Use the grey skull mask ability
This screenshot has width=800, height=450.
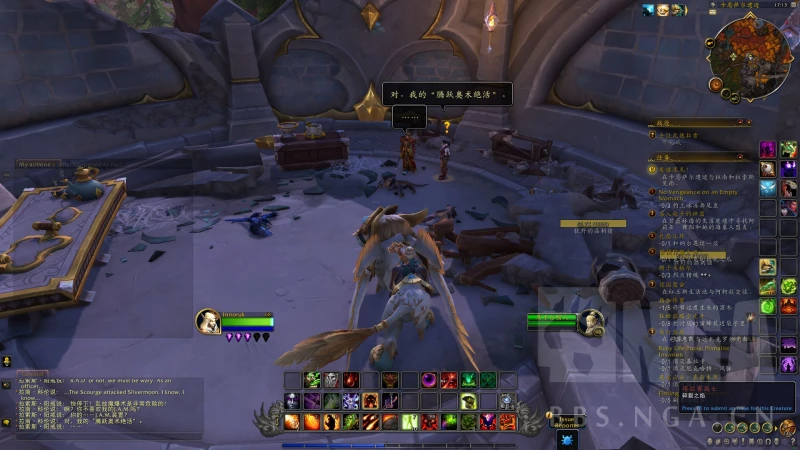pyautogui.click(x=332, y=380)
